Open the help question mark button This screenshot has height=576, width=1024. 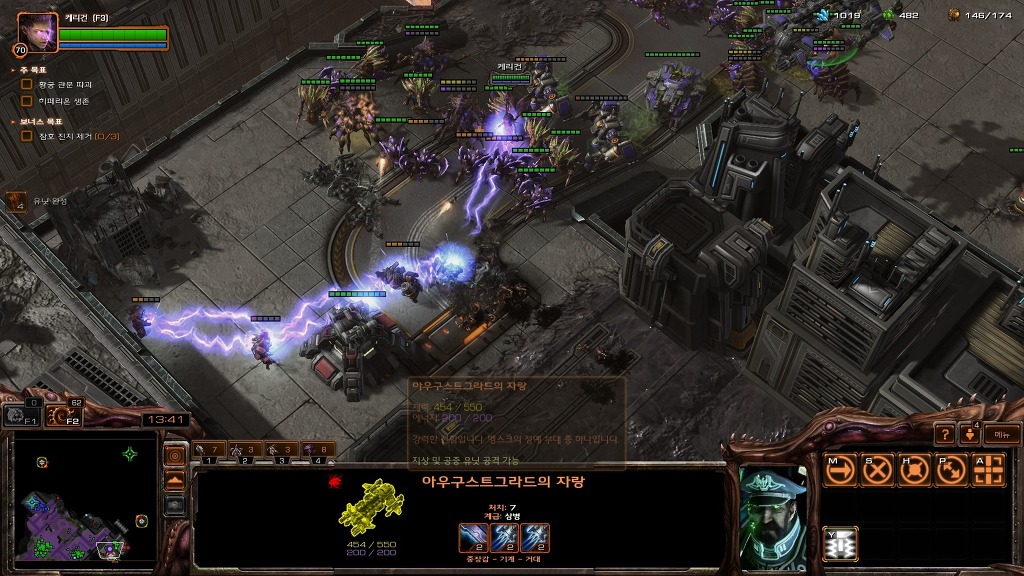945,434
